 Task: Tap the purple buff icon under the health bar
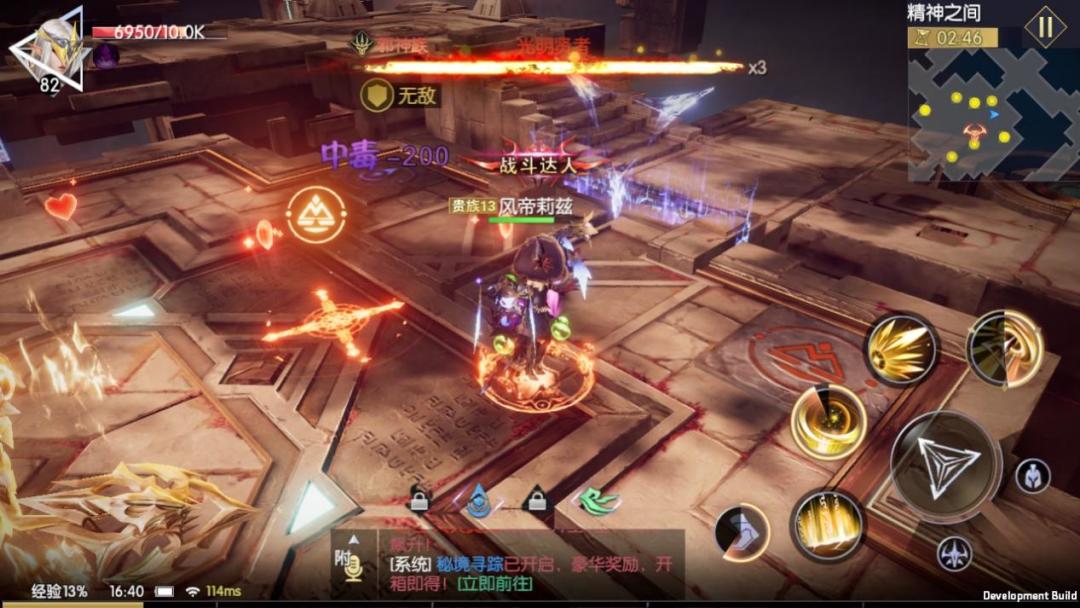tap(106, 55)
